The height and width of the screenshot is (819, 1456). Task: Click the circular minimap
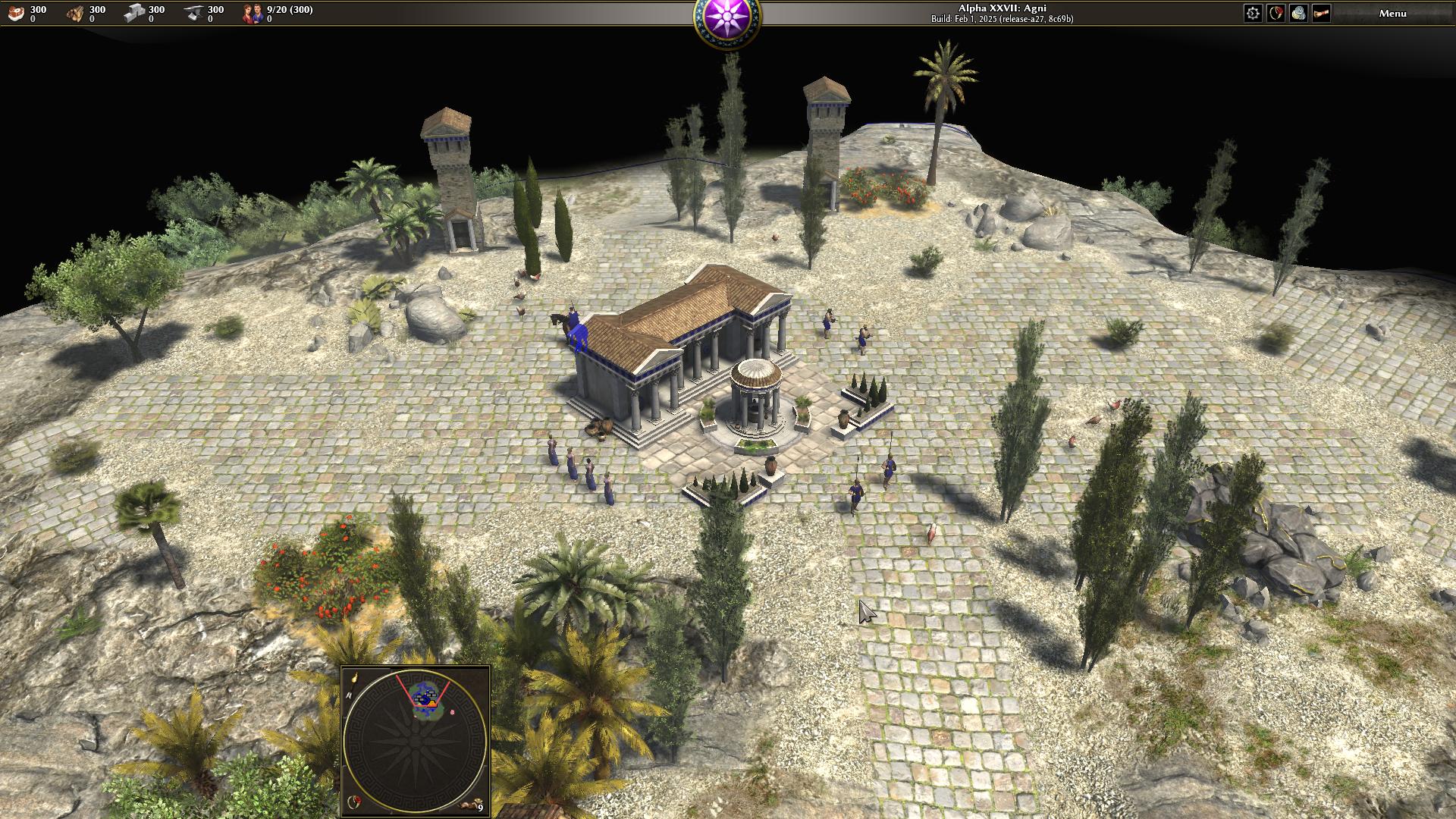tap(416, 741)
